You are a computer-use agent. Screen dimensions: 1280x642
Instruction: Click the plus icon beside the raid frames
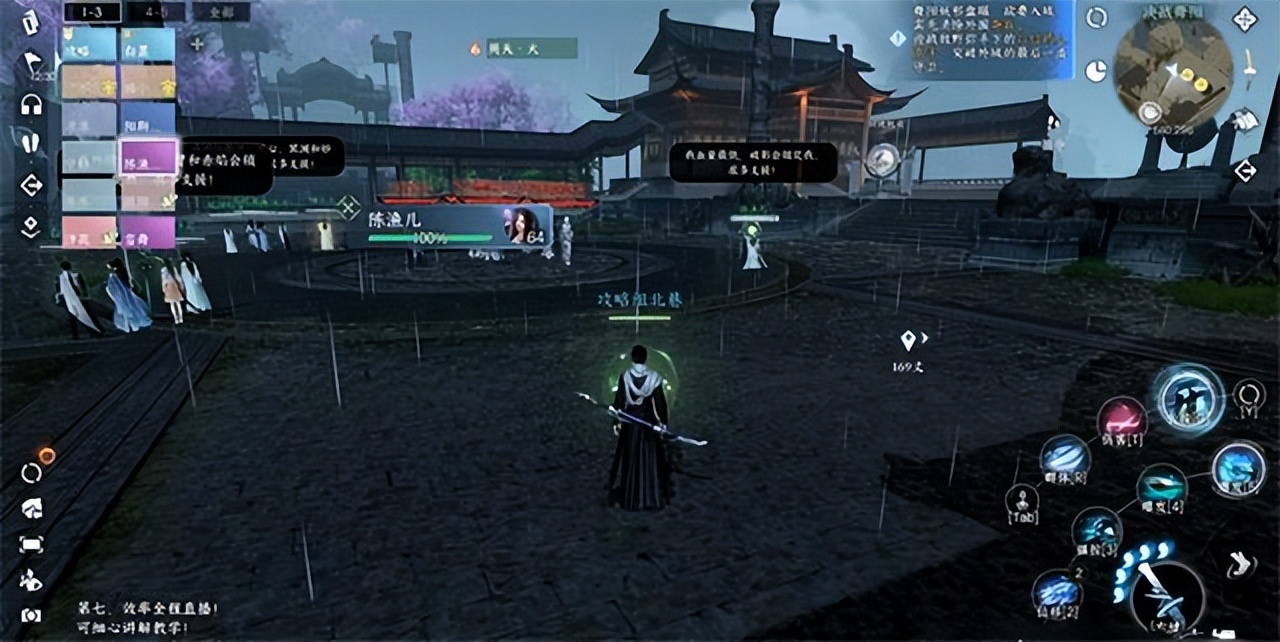pos(197,44)
